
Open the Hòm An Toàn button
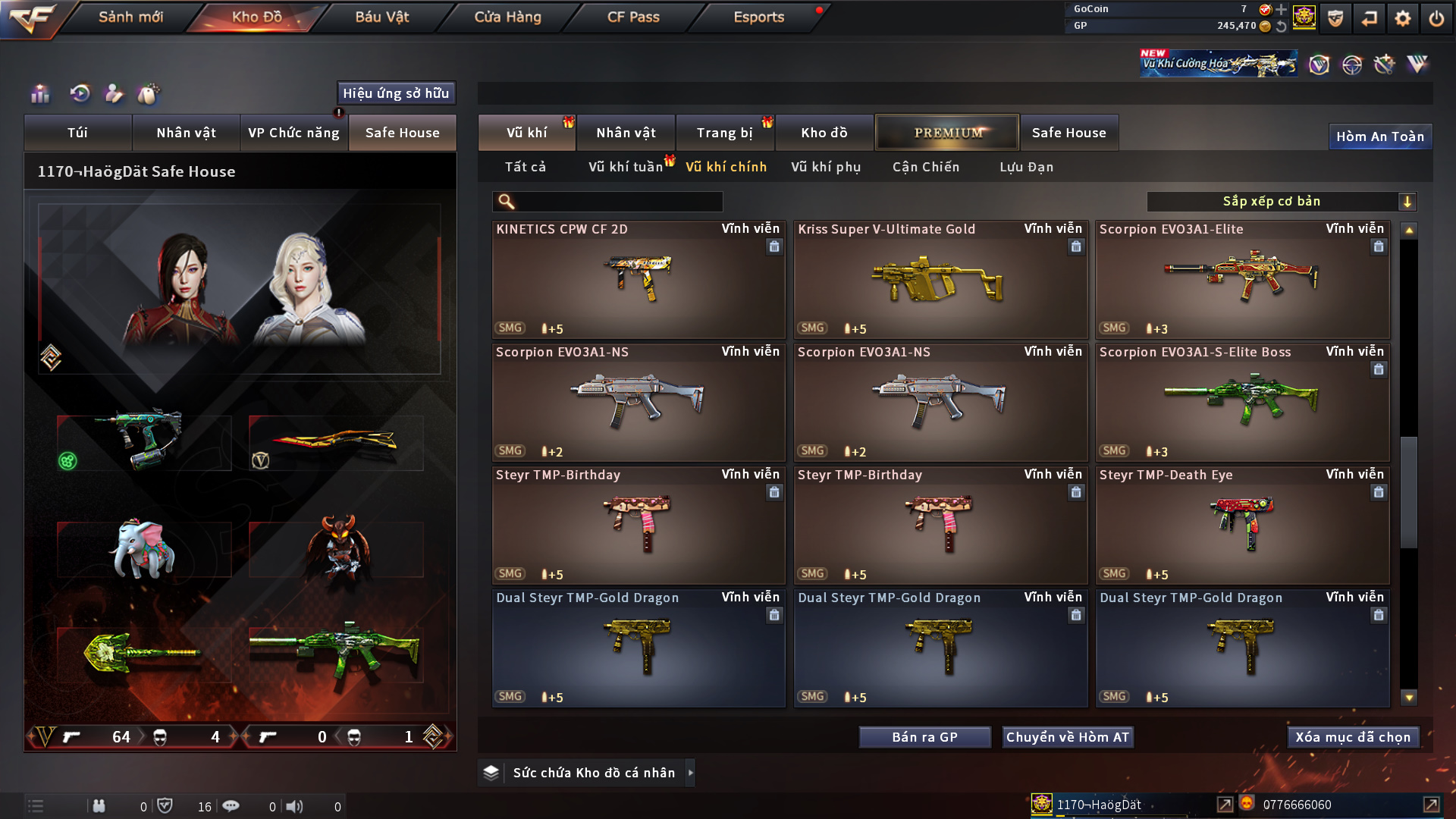(1379, 136)
